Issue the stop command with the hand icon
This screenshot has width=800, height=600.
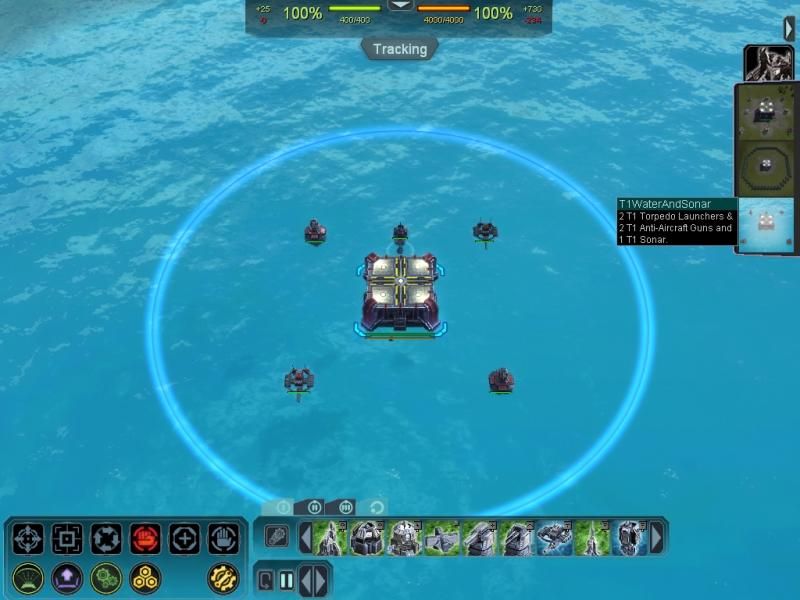pos(223,539)
